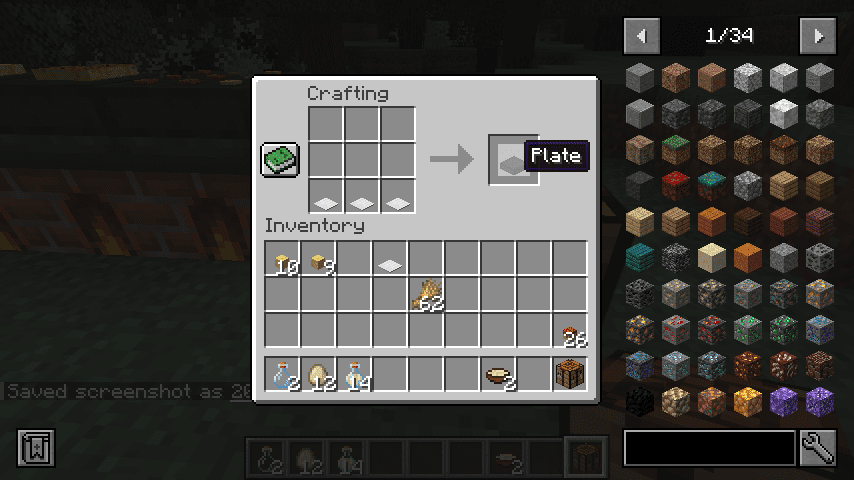This screenshot has width=854, height=480.
Task: Go to the previous item list page
Action: (642, 36)
